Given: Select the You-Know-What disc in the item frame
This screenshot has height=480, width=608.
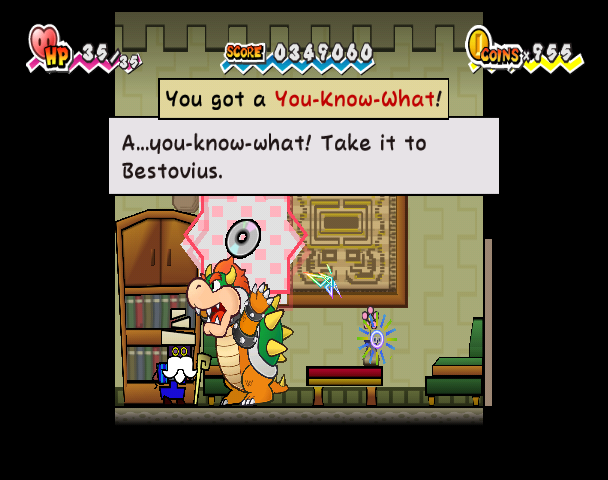Looking at the screenshot, I should click(x=243, y=240).
